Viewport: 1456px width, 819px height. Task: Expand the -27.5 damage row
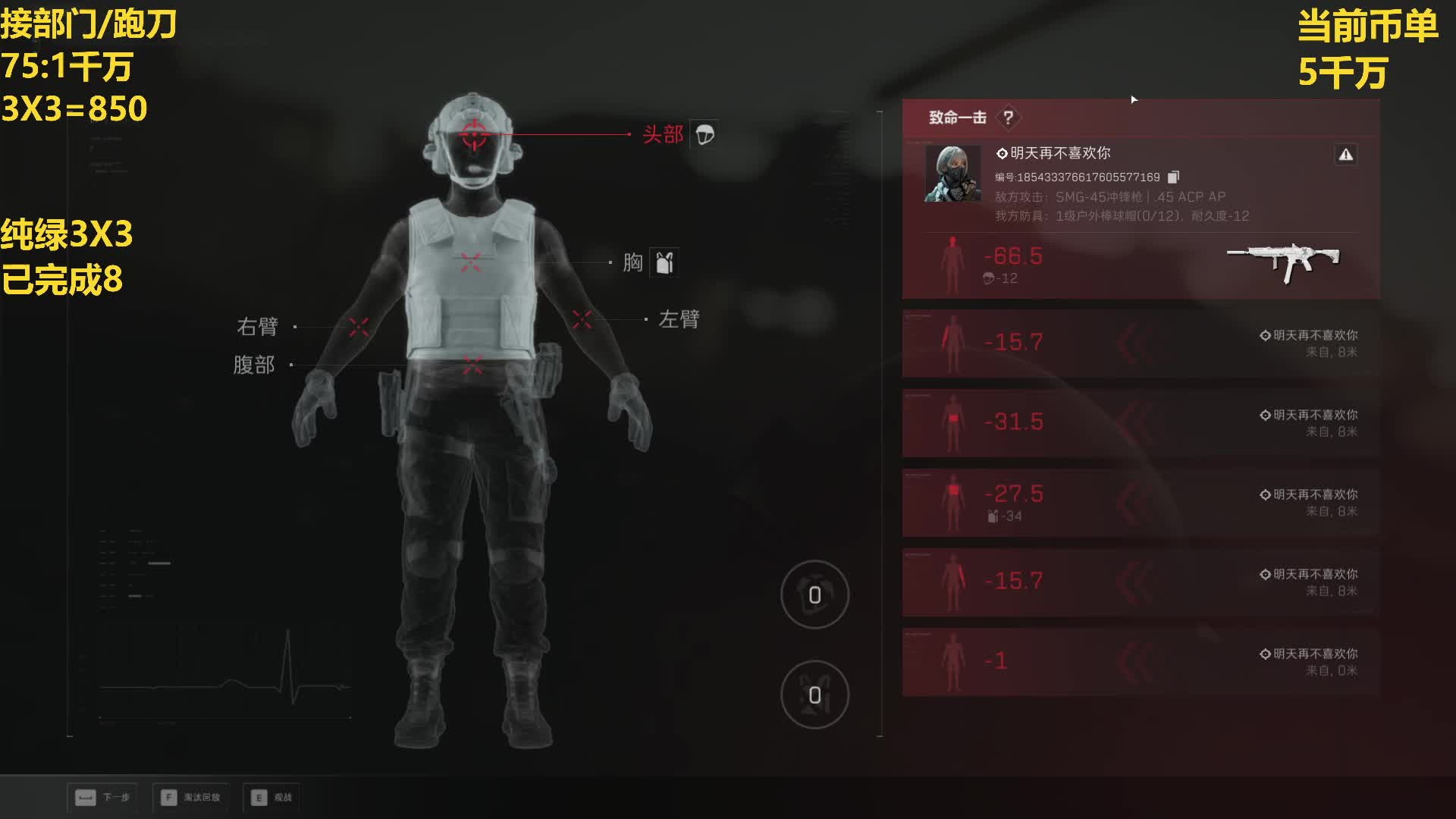point(1140,503)
